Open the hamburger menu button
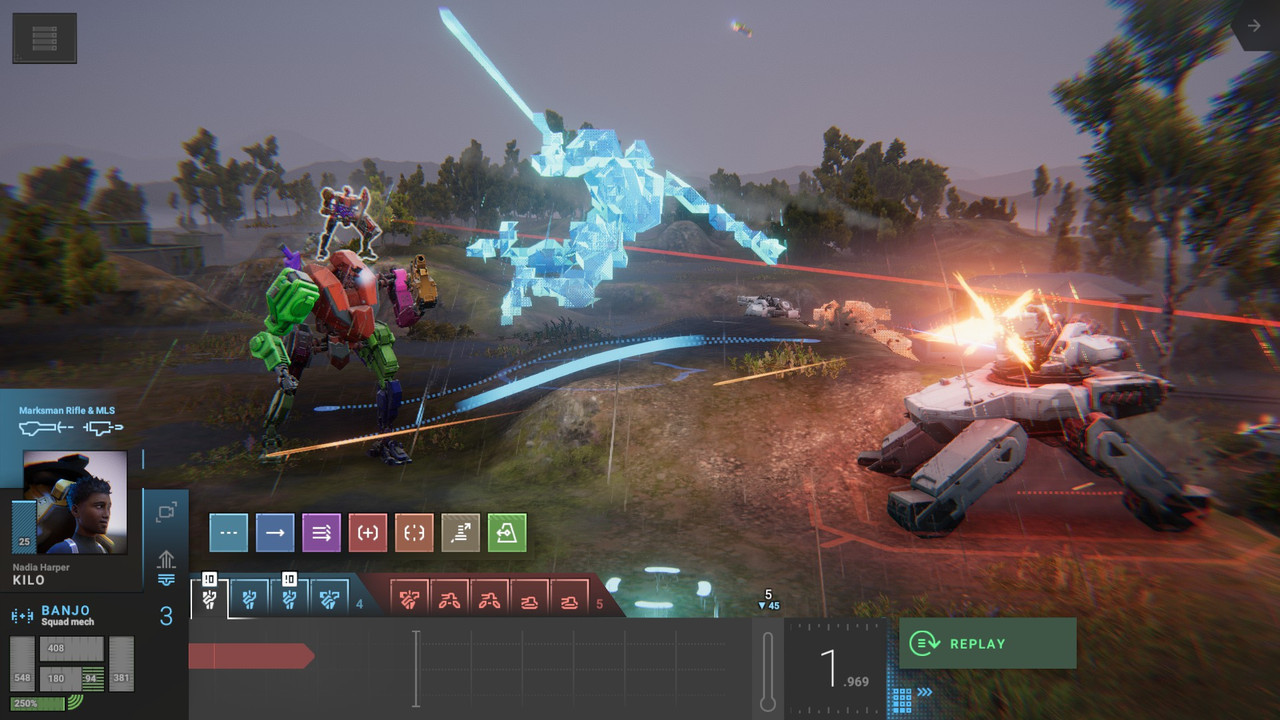 [44, 38]
